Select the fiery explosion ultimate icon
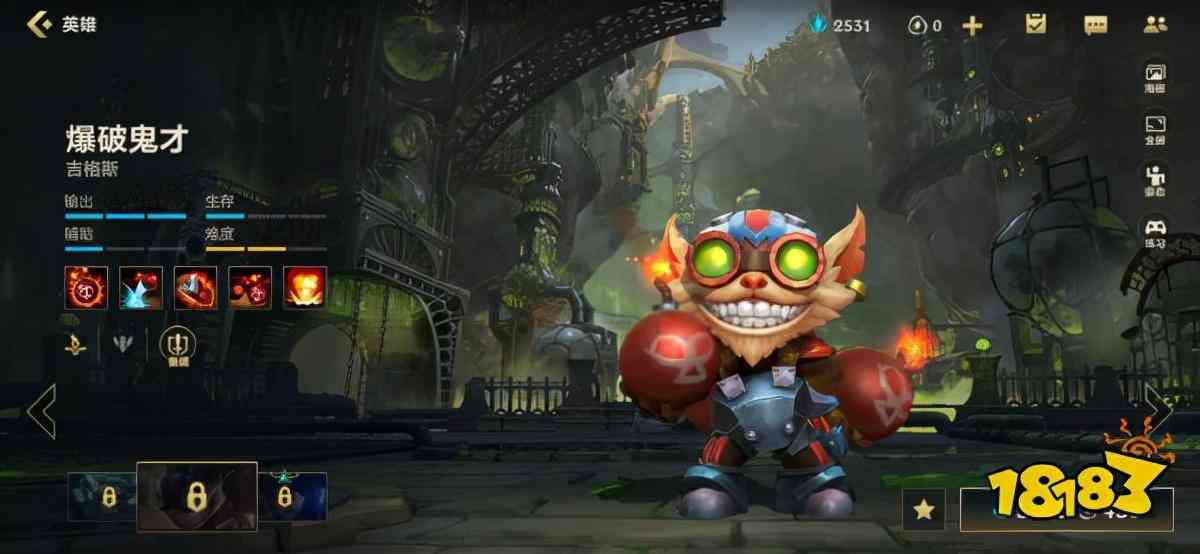 pyautogui.click(x=304, y=287)
